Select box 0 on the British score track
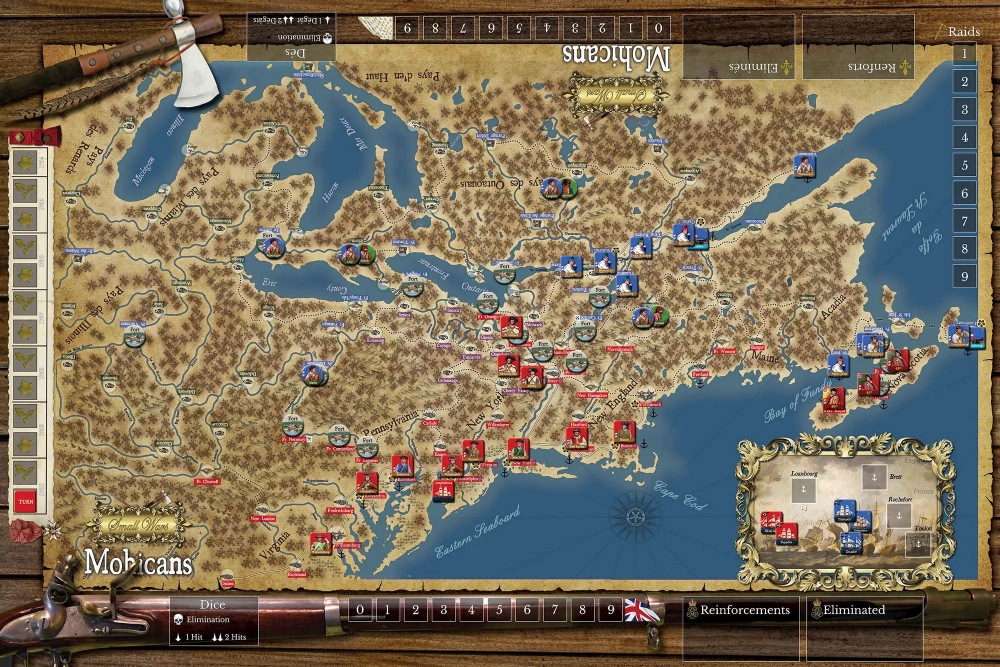Screen dimensions: 1000x667 pos(360,609)
